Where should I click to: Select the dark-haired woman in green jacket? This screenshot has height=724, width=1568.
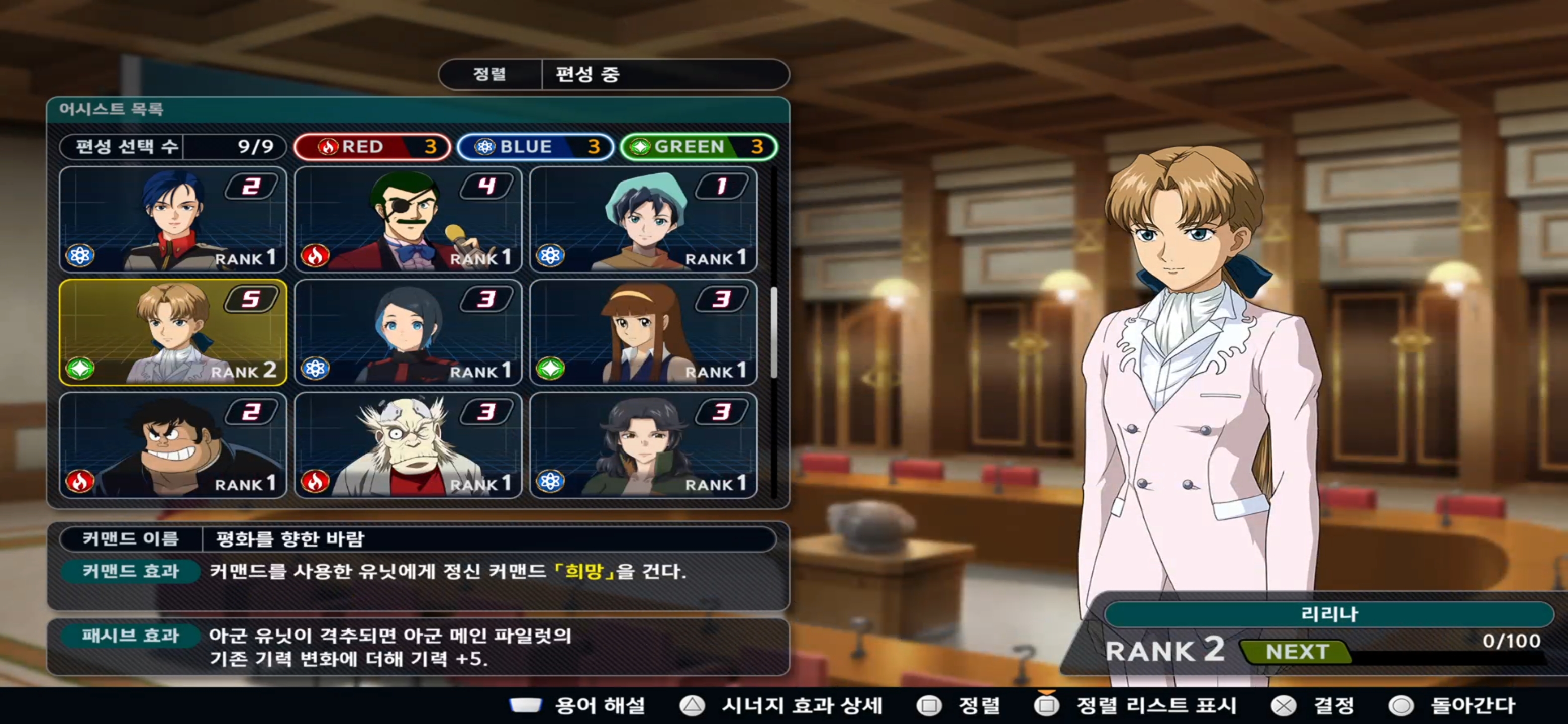[x=643, y=445]
